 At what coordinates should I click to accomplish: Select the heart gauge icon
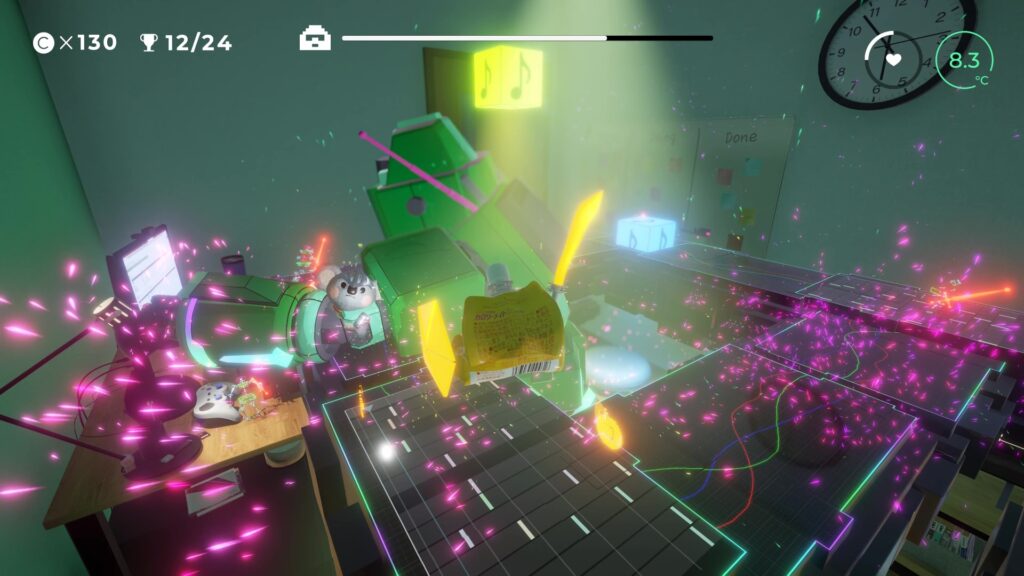(x=894, y=59)
